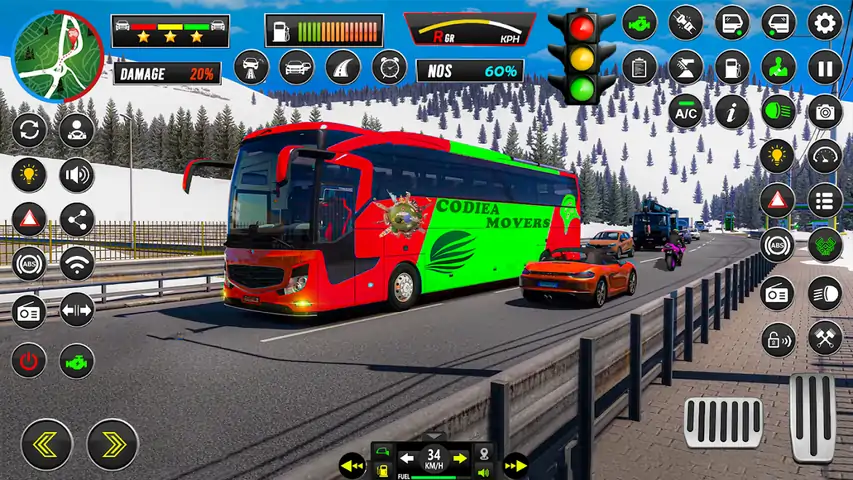Steer left with the yellow left chevron
Viewport: 853px width, 480px height.
pyautogui.click(x=47, y=444)
